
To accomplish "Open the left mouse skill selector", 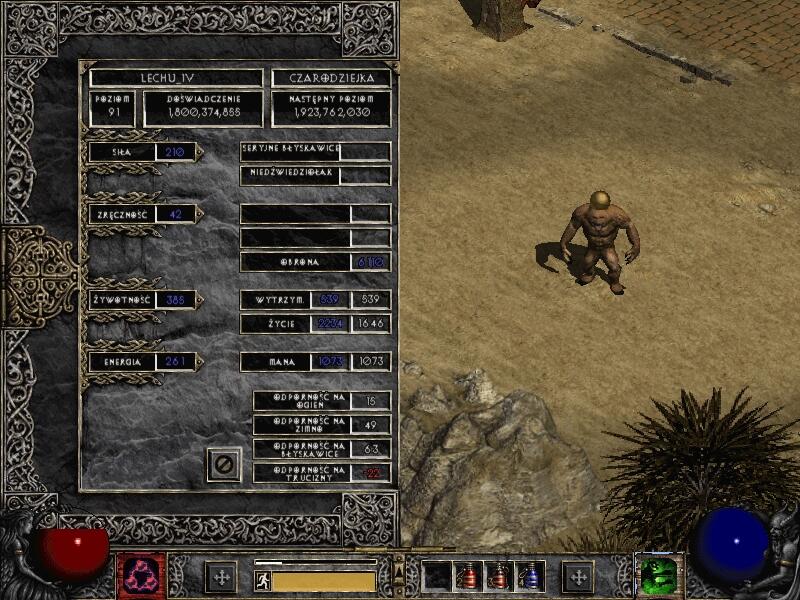I will (x=142, y=576).
